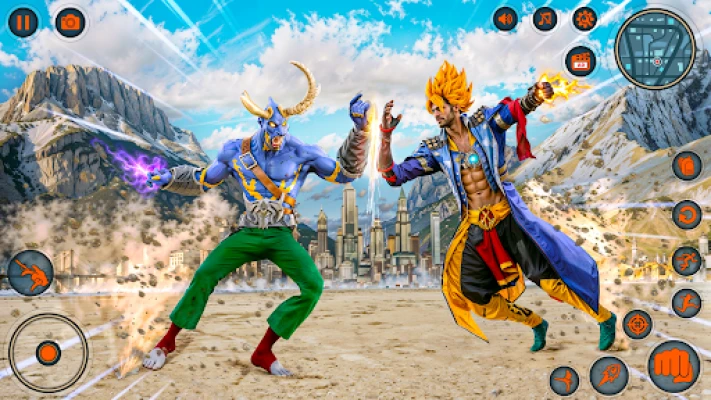Tap the flying hero icon above joystick
The image size is (711, 400).
[31, 273]
